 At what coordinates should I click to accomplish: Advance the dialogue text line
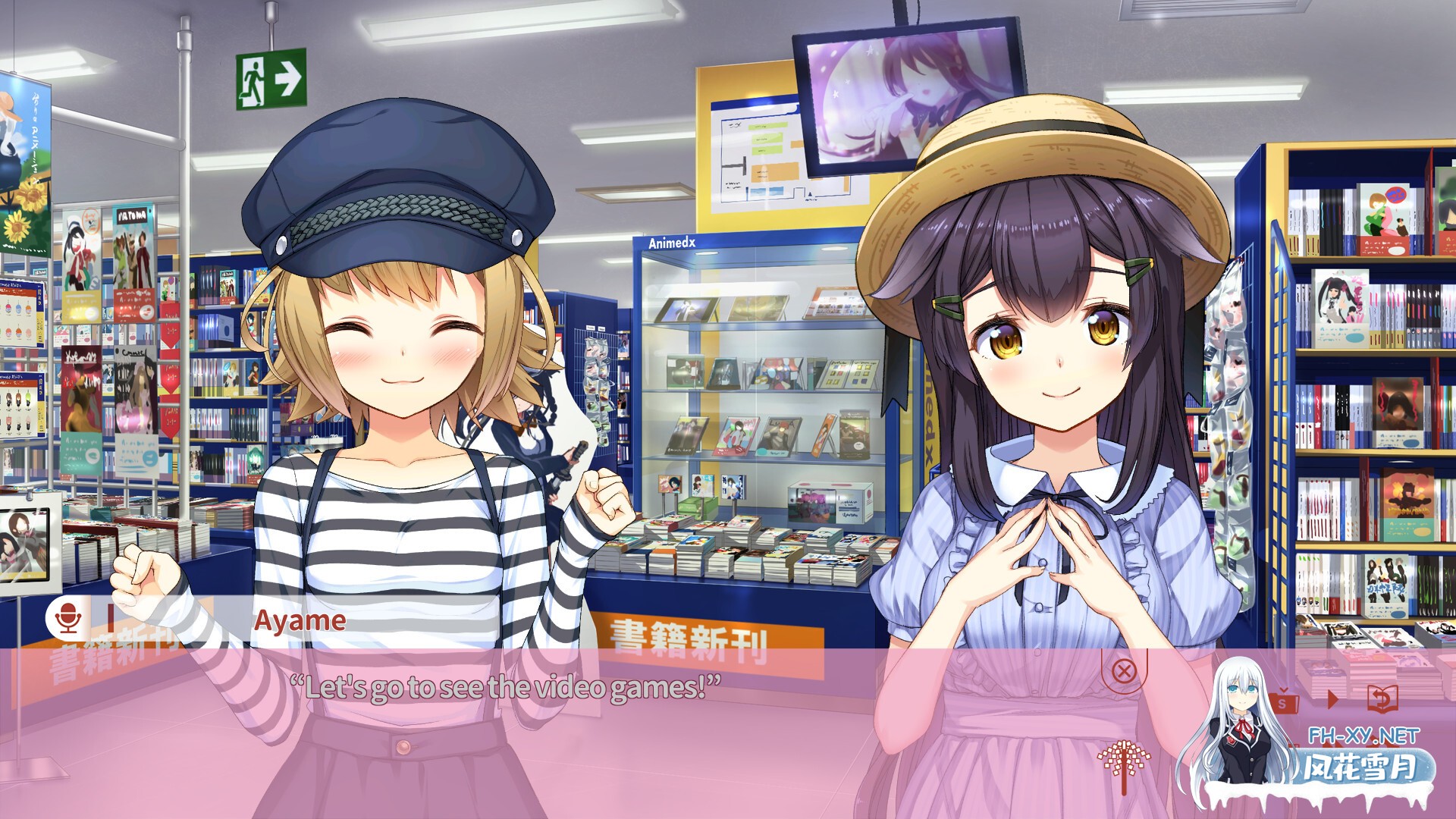coord(505,688)
